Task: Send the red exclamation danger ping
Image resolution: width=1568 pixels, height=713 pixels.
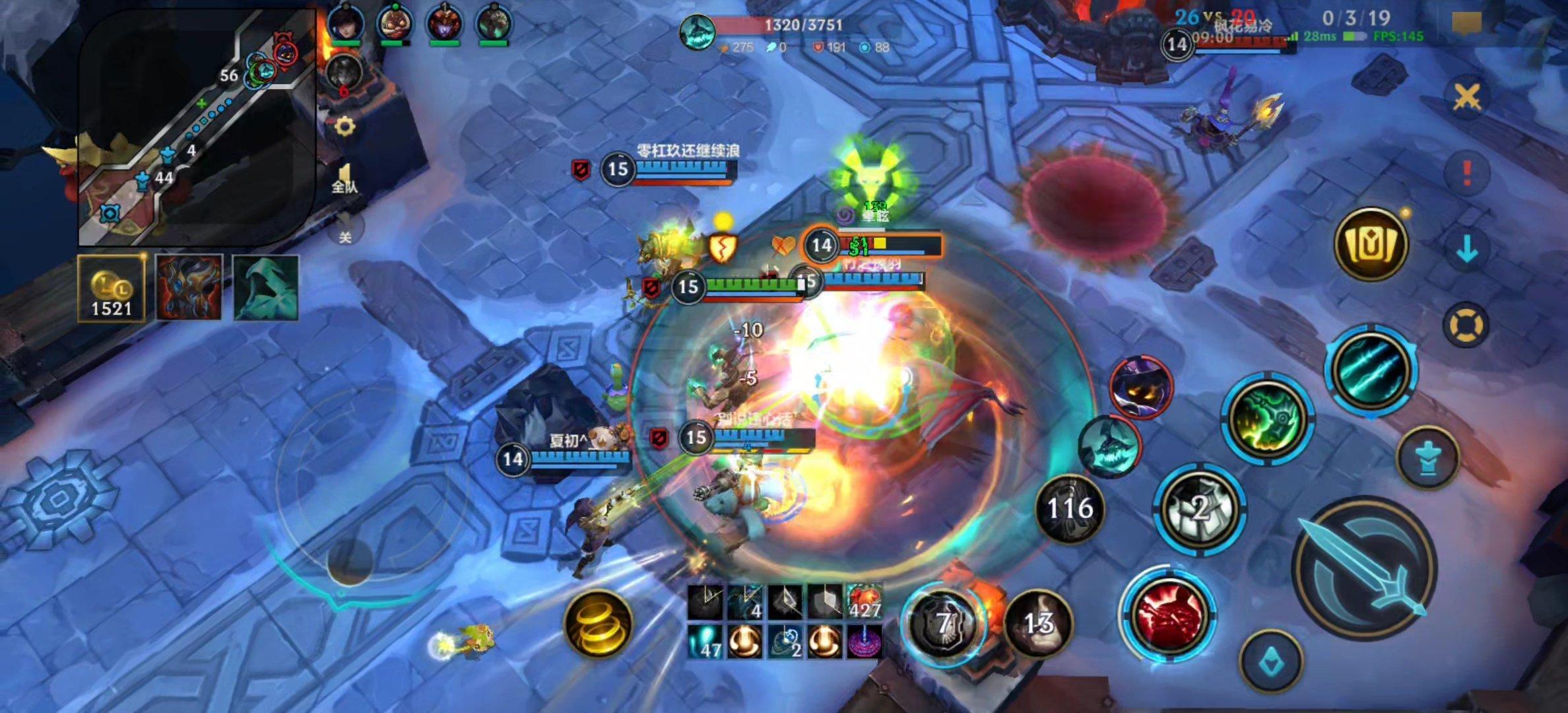Action: [1466, 173]
